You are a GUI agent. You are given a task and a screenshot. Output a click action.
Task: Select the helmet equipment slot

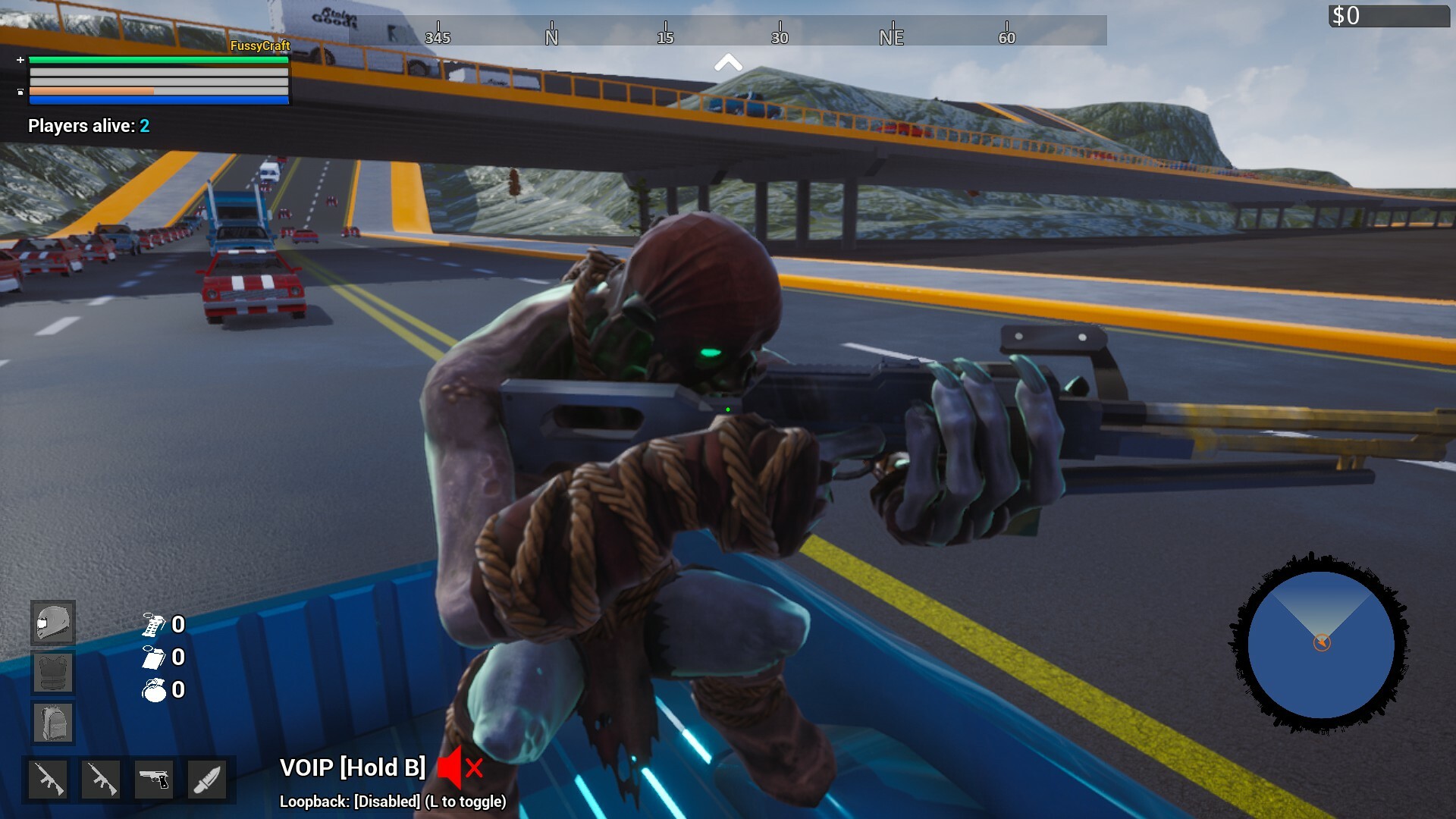52,623
